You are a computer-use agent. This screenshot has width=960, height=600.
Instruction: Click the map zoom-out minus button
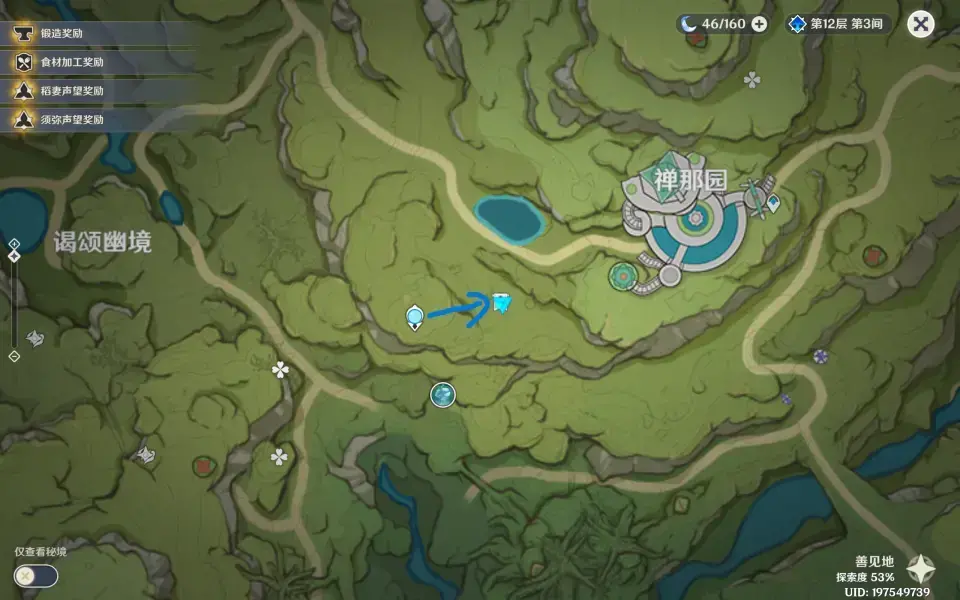(x=14, y=356)
